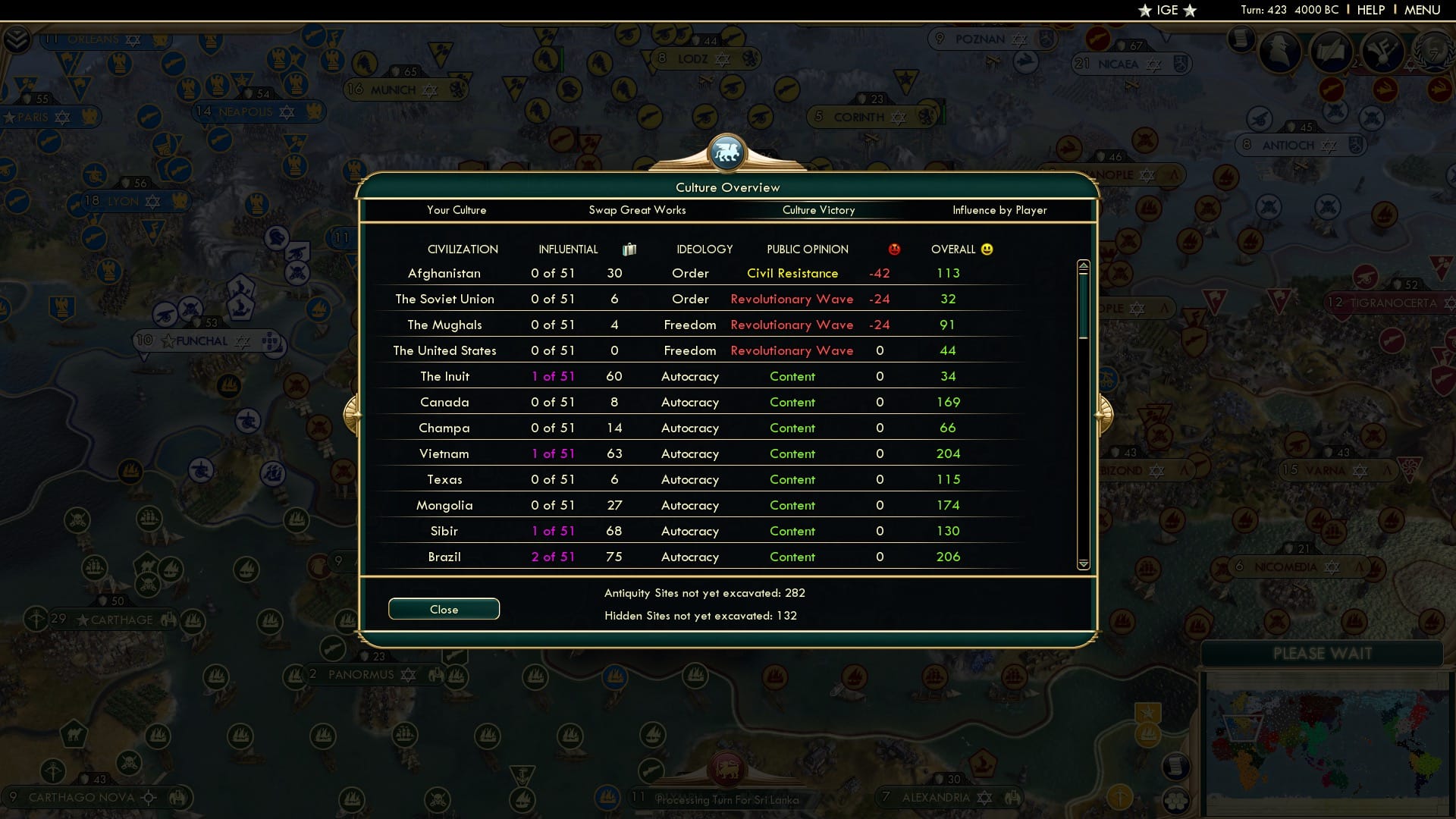Open the World Congress notification with number 7
Image resolution: width=1456 pixels, height=819 pixels.
1434,53
